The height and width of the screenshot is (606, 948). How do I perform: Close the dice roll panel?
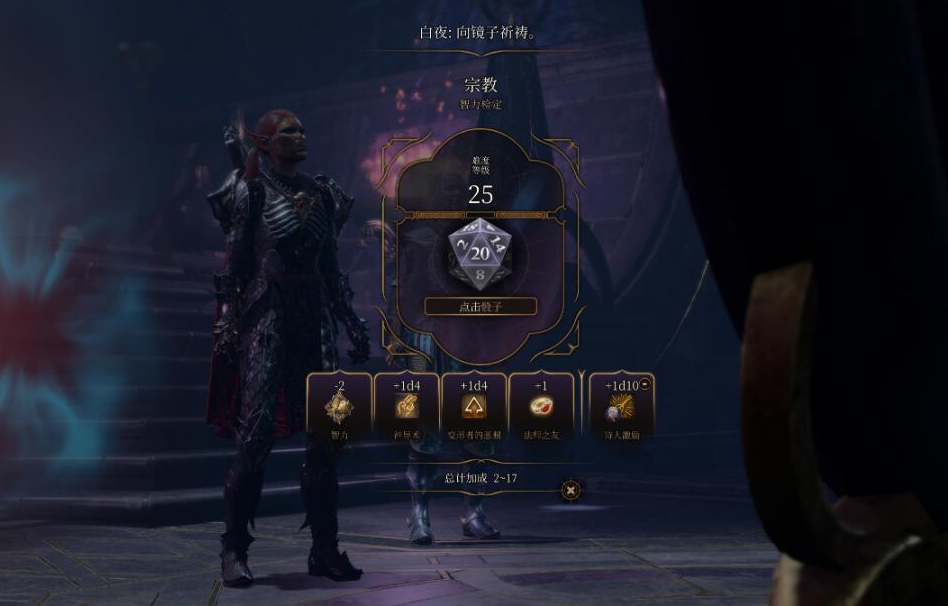[x=570, y=490]
